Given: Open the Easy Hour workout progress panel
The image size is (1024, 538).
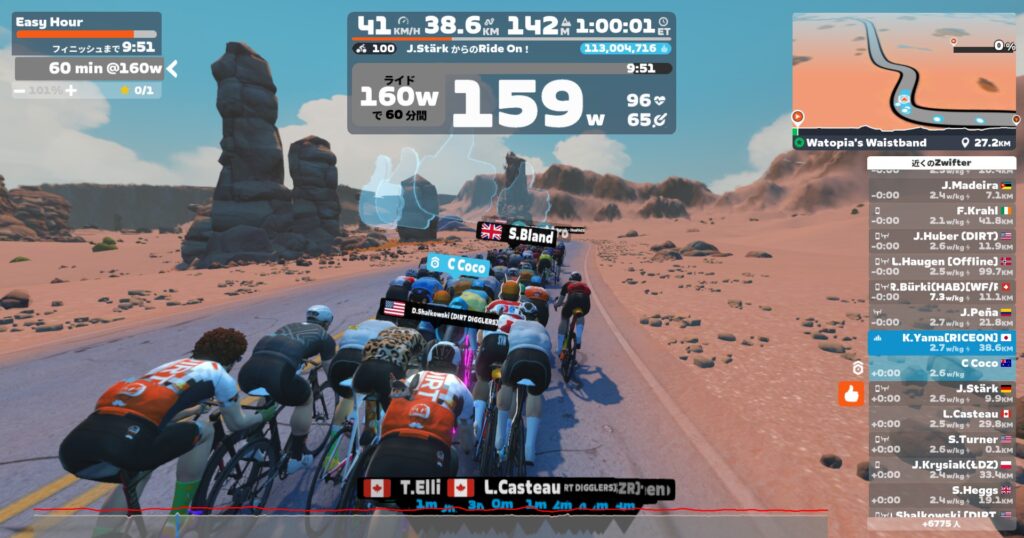Looking at the screenshot, I should [86, 33].
